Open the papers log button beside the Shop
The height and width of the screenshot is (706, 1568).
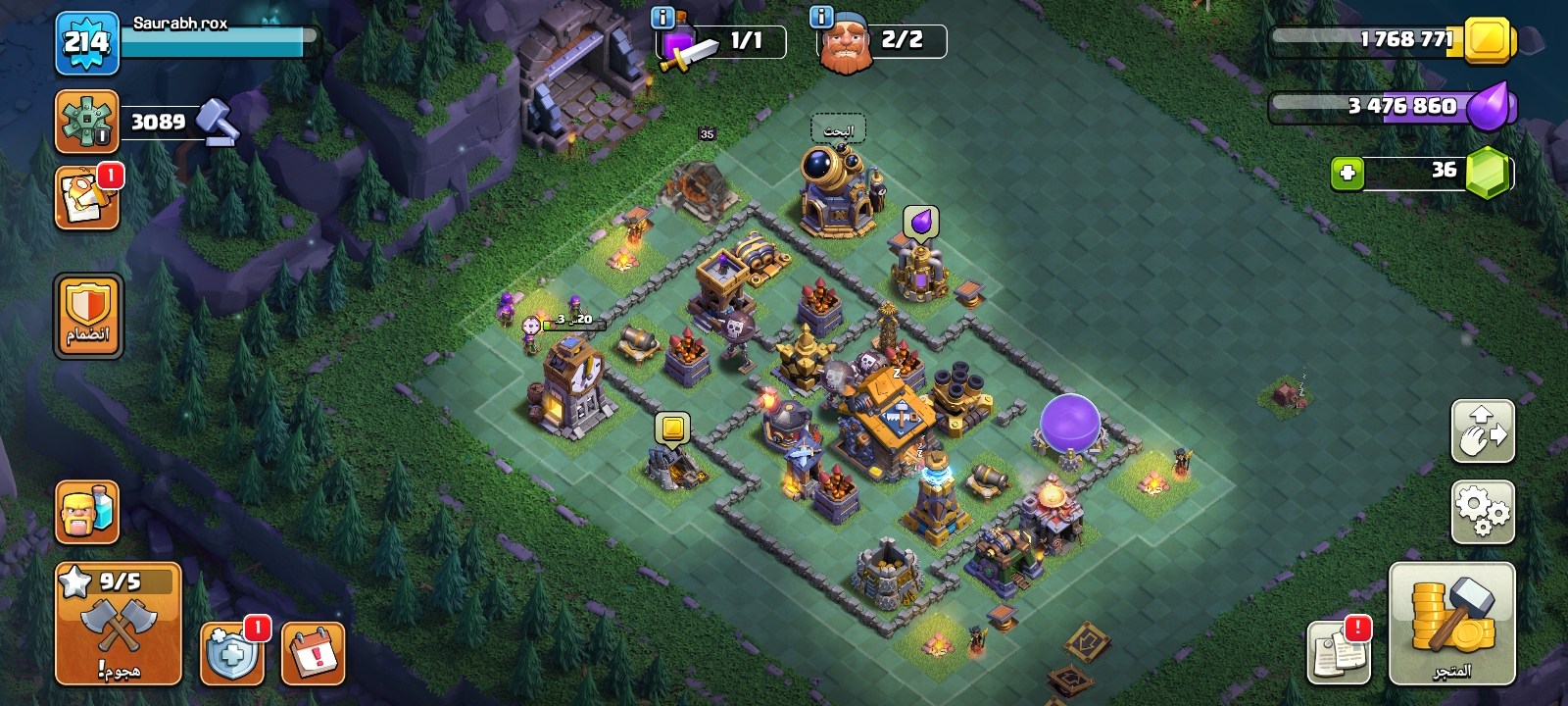coord(1339,651)
